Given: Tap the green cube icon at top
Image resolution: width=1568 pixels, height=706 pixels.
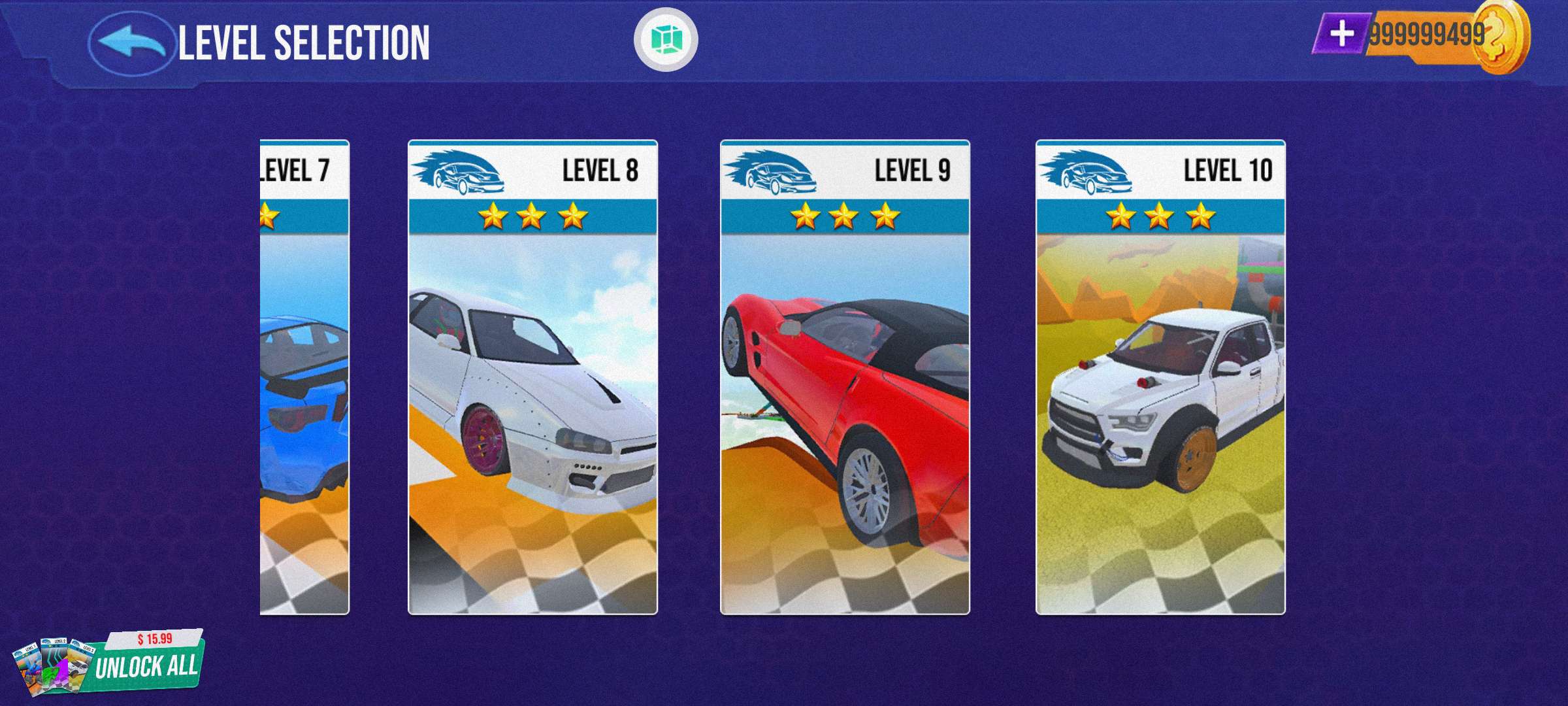Looking at the screenshot, I should [x=666, y=39].
